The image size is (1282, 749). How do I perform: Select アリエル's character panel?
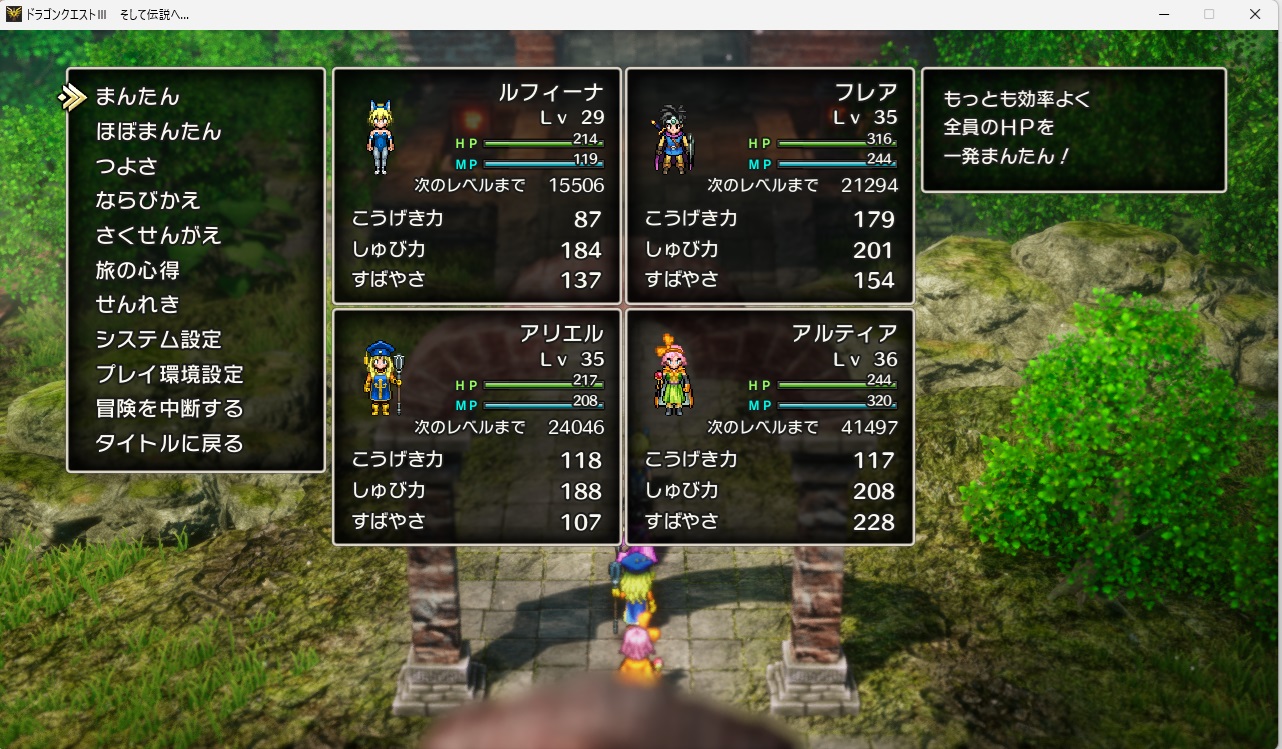pyautogui.click(x=477, y=426)
